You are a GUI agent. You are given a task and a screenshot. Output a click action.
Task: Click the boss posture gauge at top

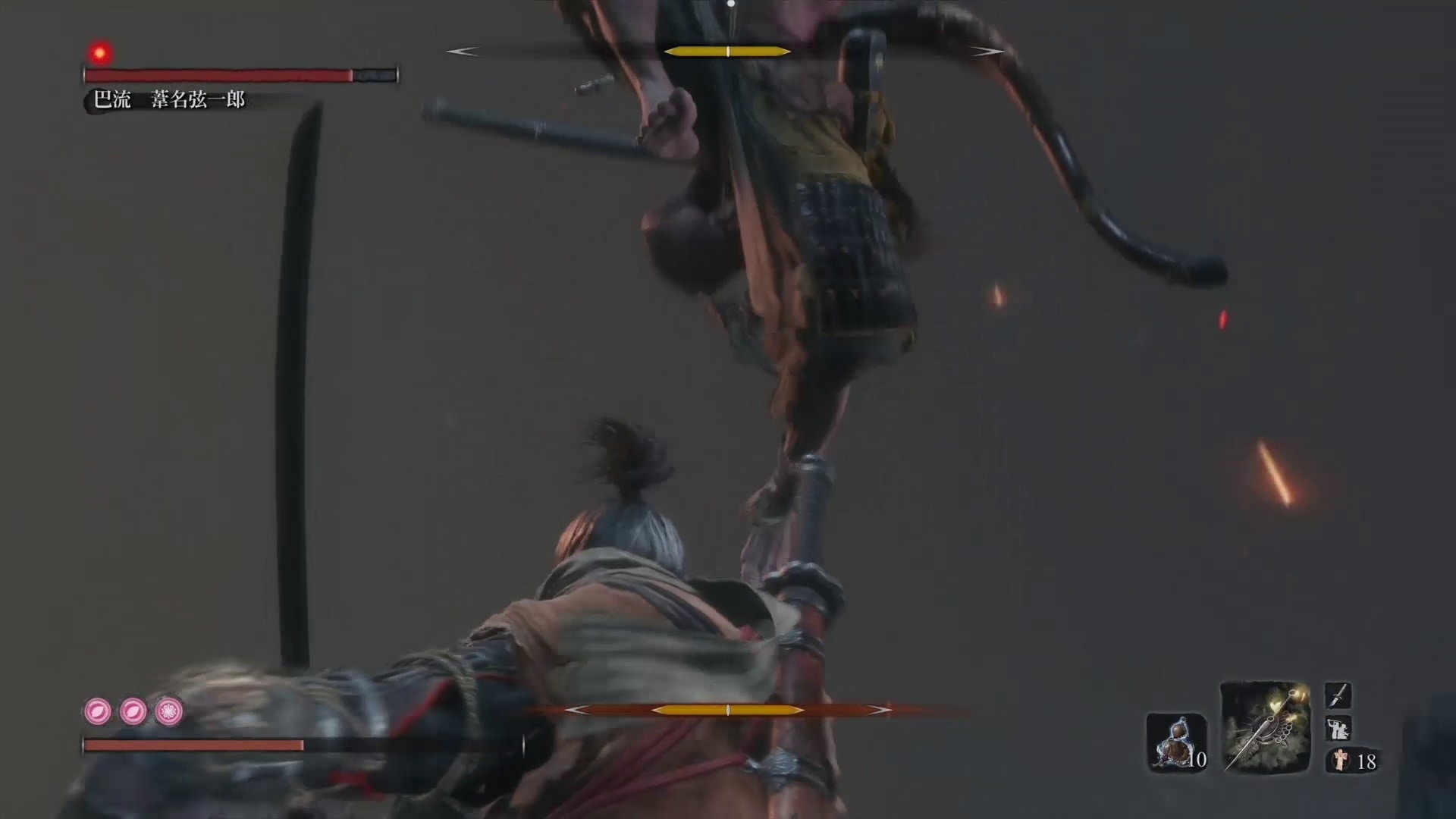(x=726, y=51)
